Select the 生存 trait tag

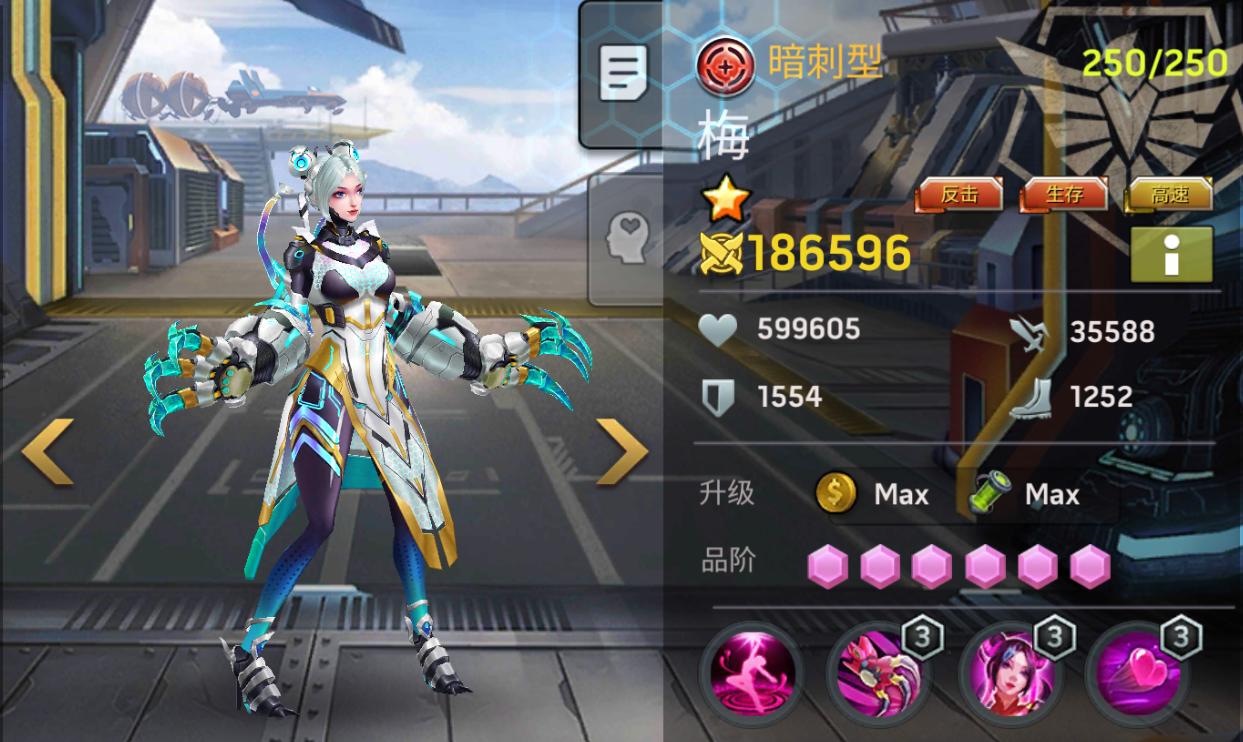point(1064,195)
